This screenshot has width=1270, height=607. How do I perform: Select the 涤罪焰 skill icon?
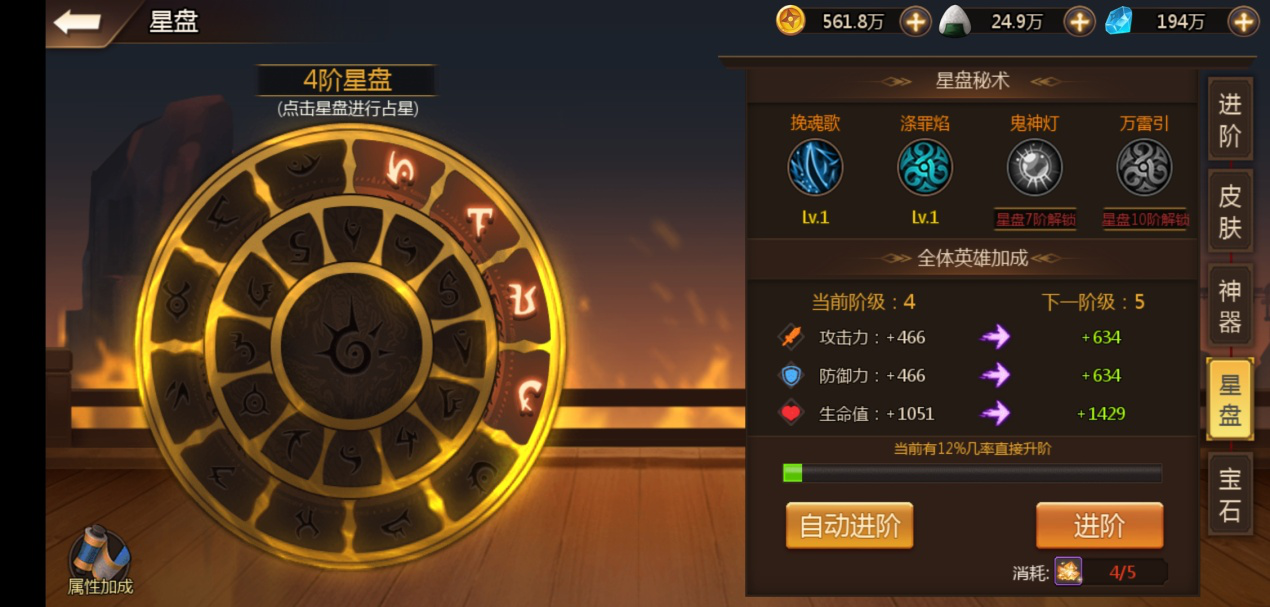point(925,167)
